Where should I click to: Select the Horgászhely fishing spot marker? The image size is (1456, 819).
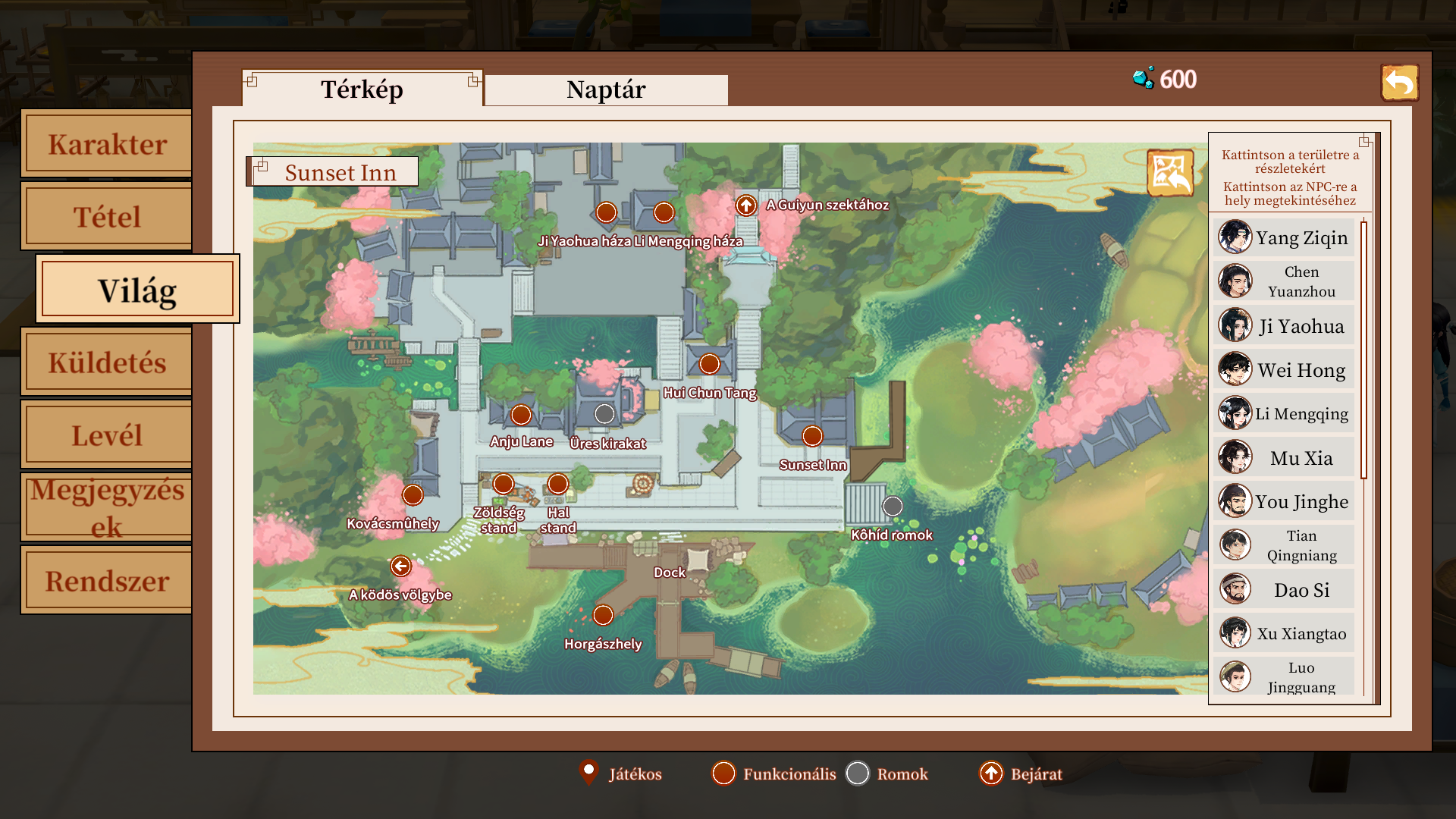pyautogui.click(x=603, y=615)
